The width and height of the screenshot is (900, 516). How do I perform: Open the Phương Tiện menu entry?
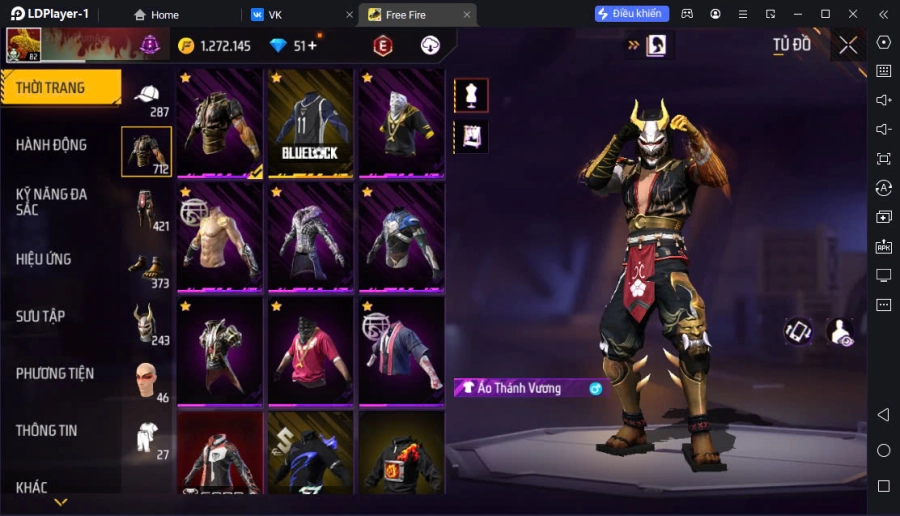[55, 373]
